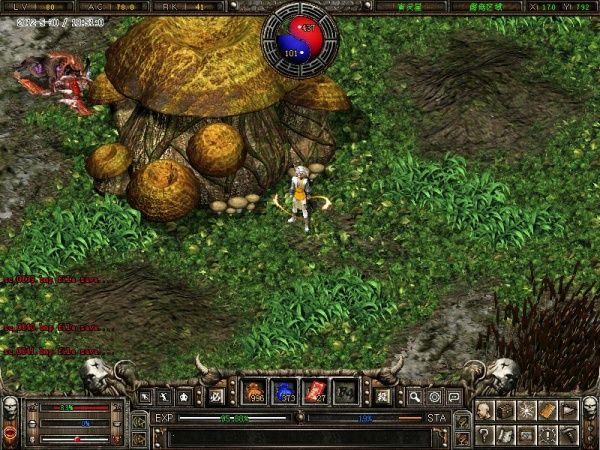Click the round target button beside chat

click(435, 397)
